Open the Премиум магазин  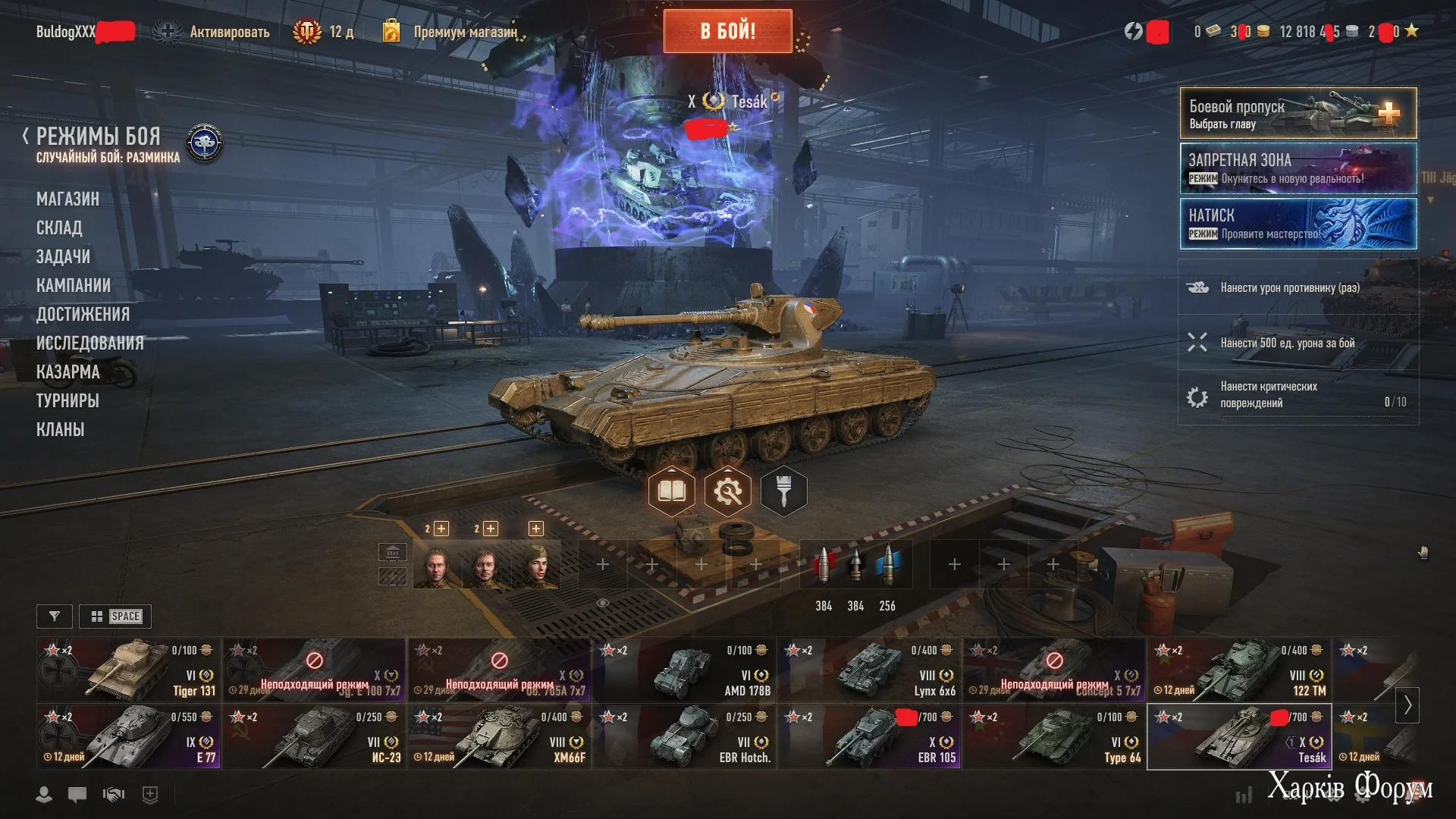[x=464, y=32]
